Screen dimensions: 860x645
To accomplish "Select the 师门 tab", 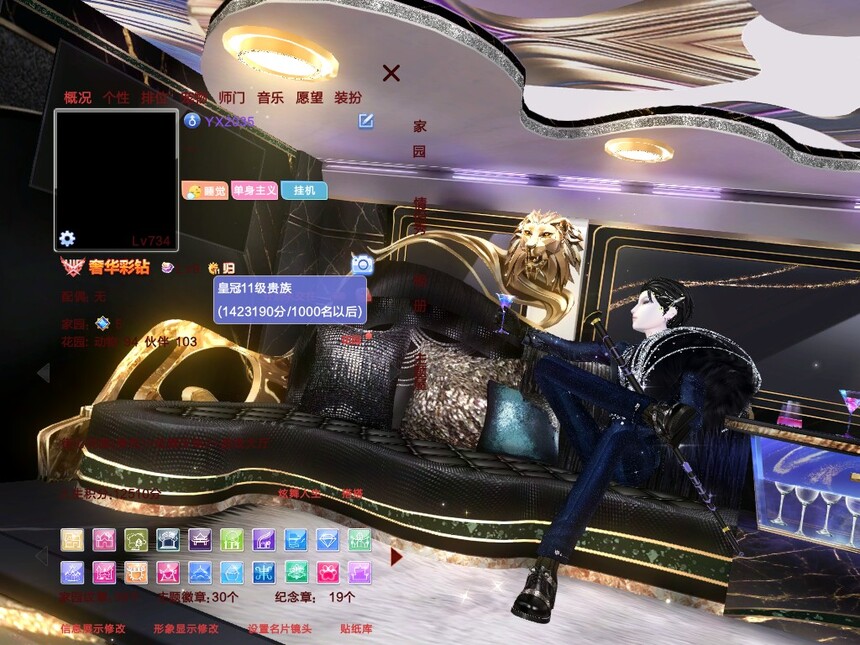I will pos(232,98).
